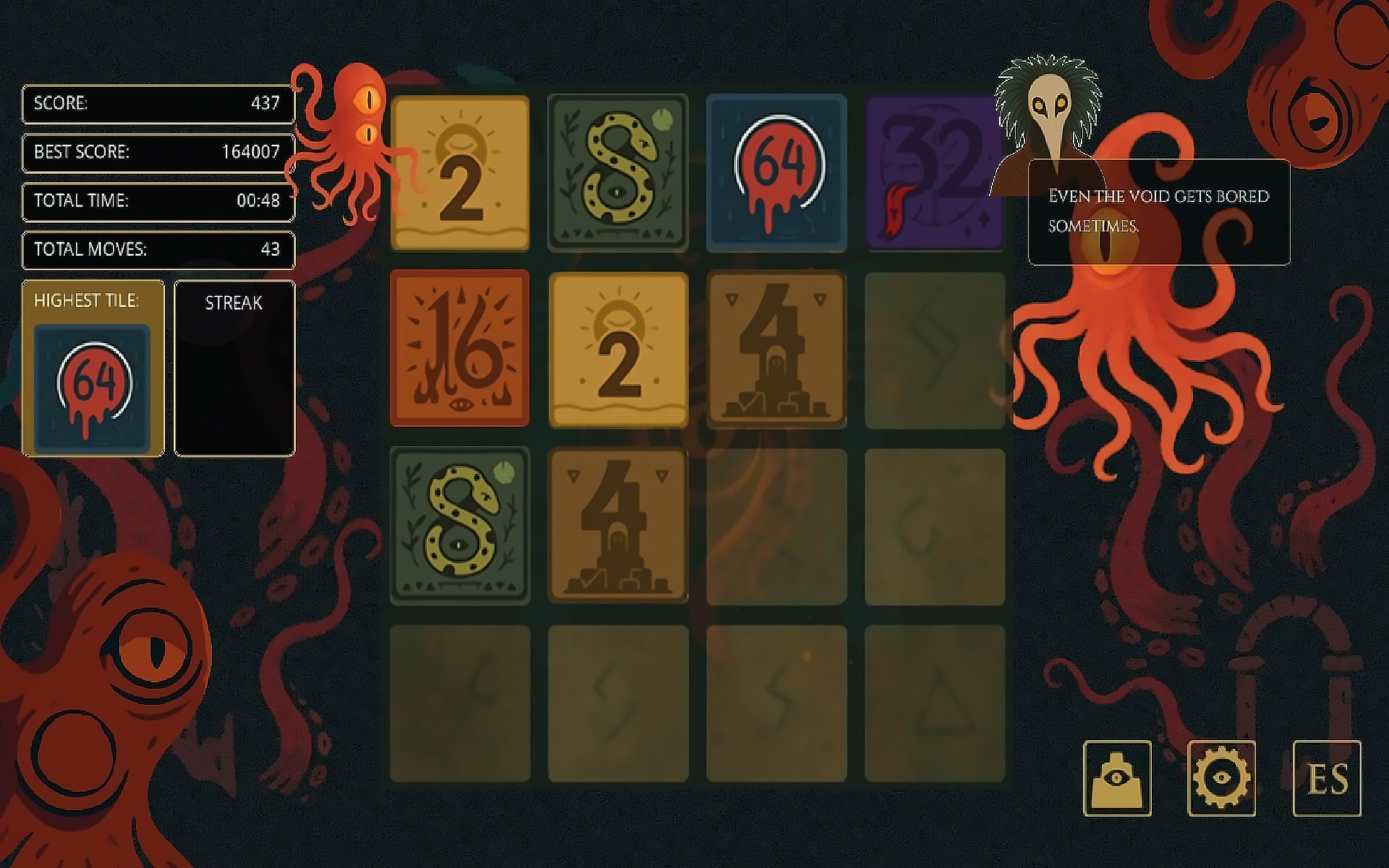Click the eye-marked weight icon button
The width and height of the screenshot is (1389, 868).
tap(1117, 778)
